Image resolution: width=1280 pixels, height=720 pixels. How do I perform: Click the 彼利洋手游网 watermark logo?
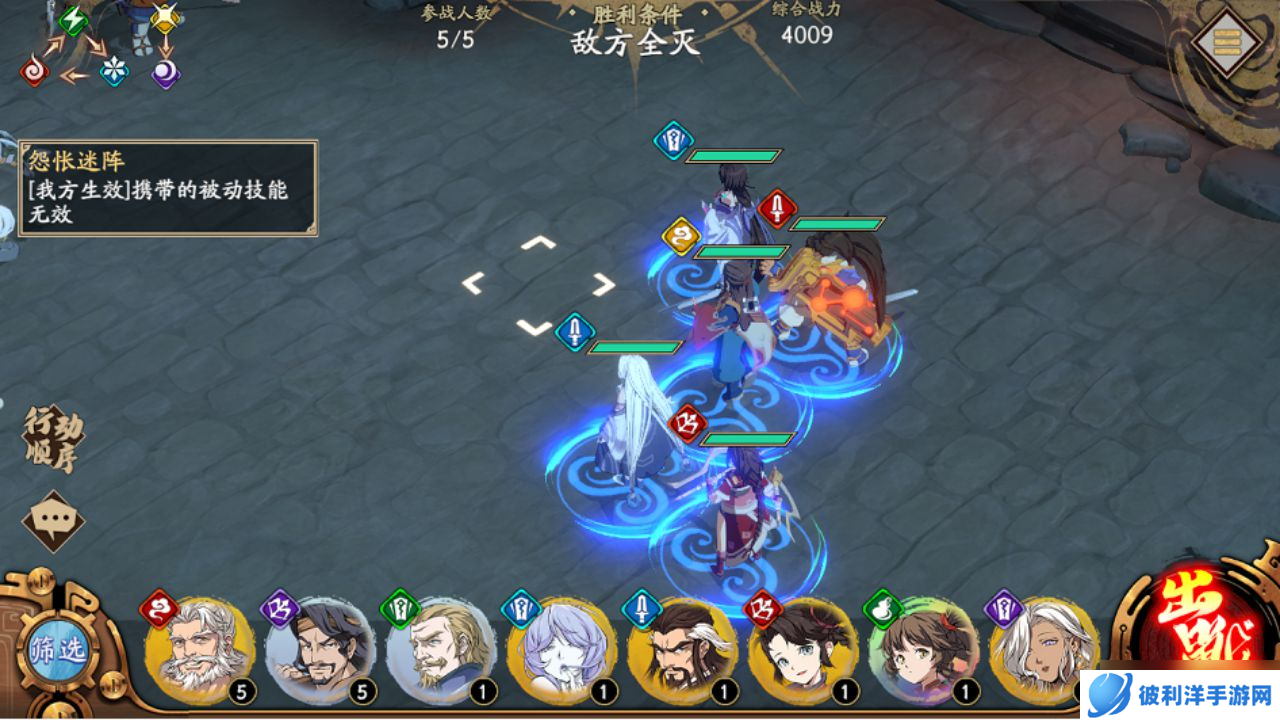[1180, 694]
